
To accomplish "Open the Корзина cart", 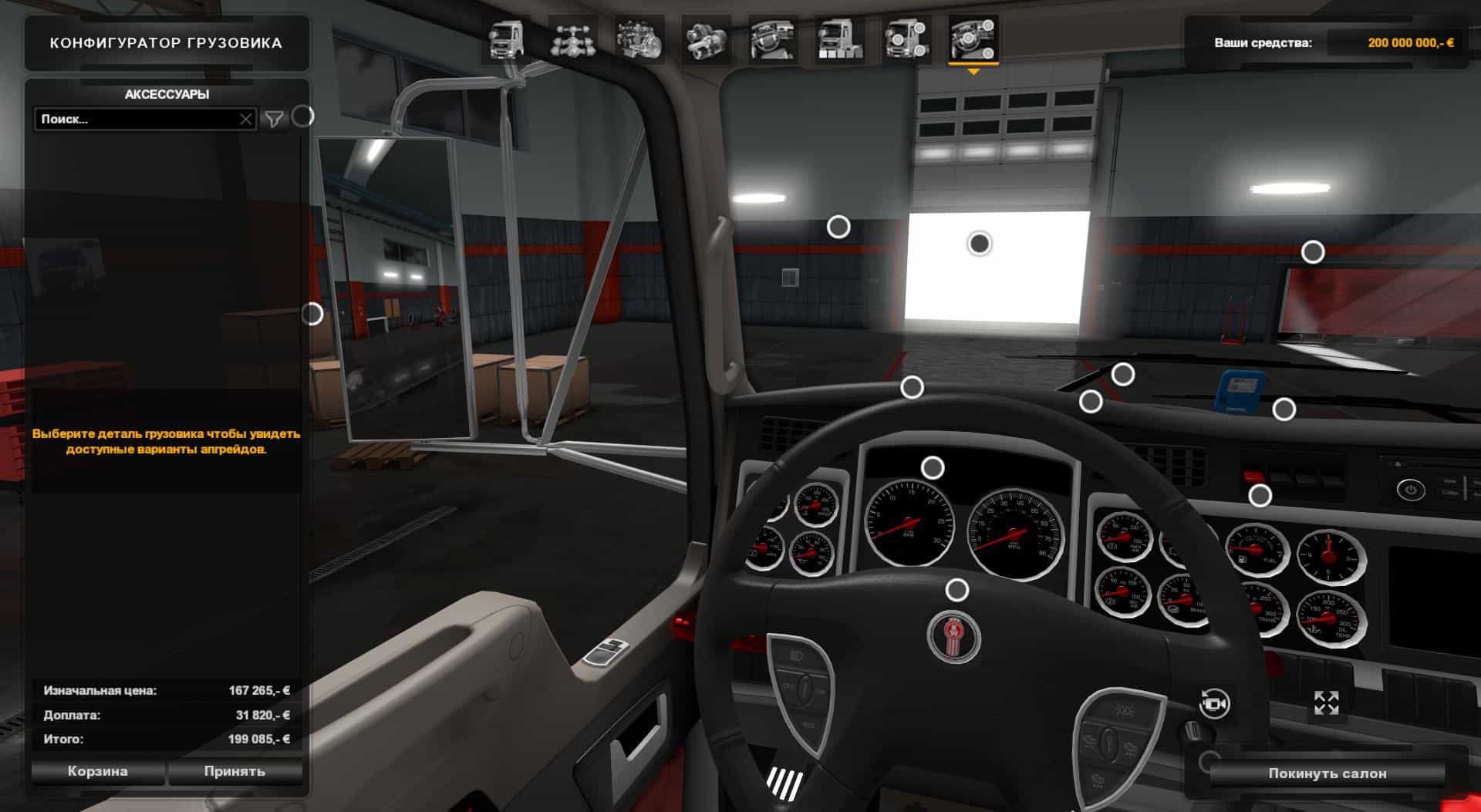I will pyautogui.click(x=97, y=771).
